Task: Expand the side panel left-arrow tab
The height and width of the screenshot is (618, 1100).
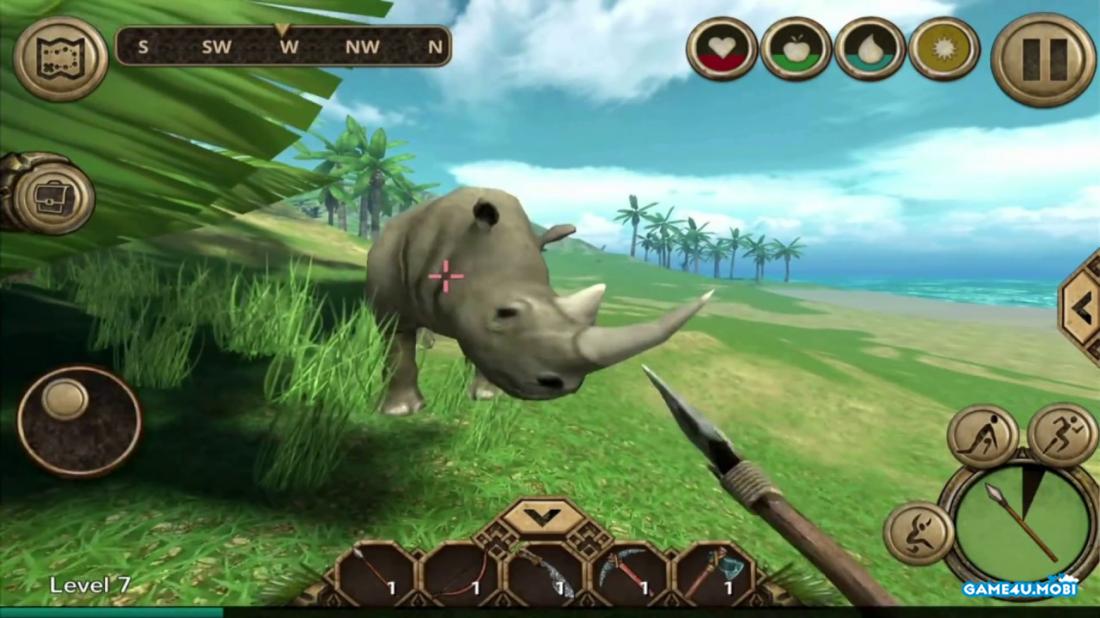Action: [1082, 310]
